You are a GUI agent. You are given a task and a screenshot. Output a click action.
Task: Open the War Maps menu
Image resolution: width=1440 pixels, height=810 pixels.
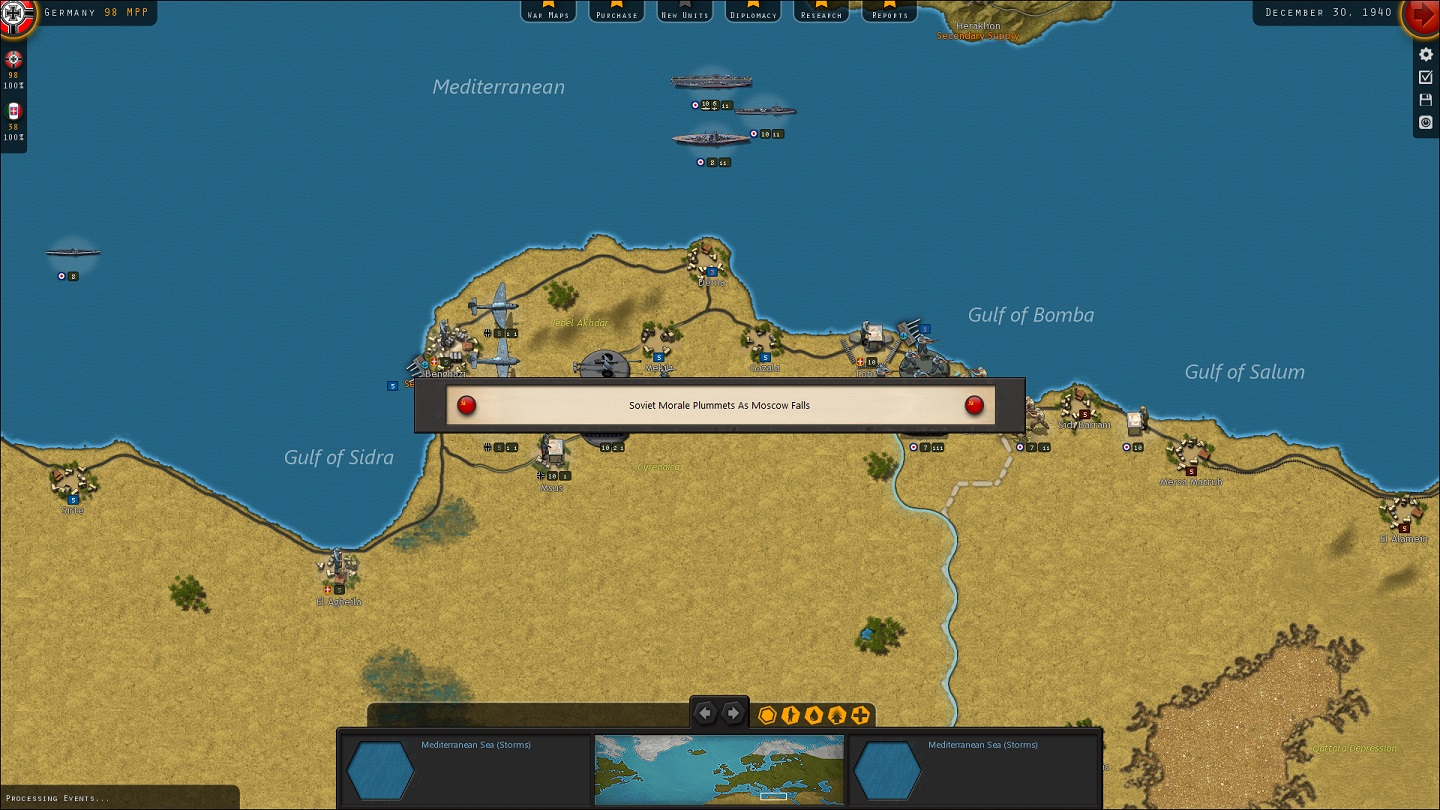click(x=548, y=13)
